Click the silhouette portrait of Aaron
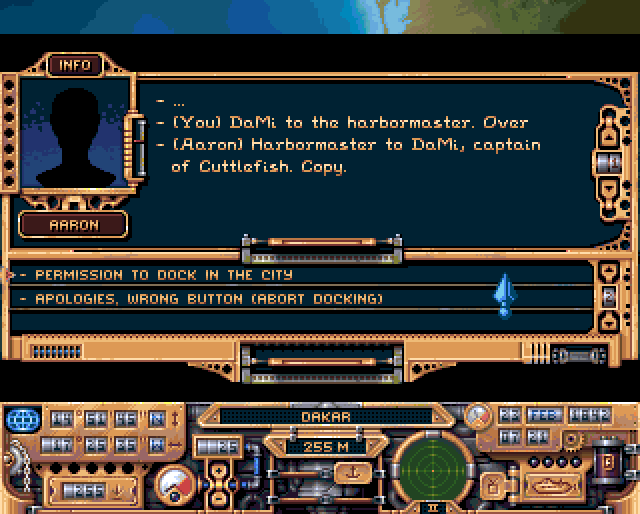 [x=74, y=138]
